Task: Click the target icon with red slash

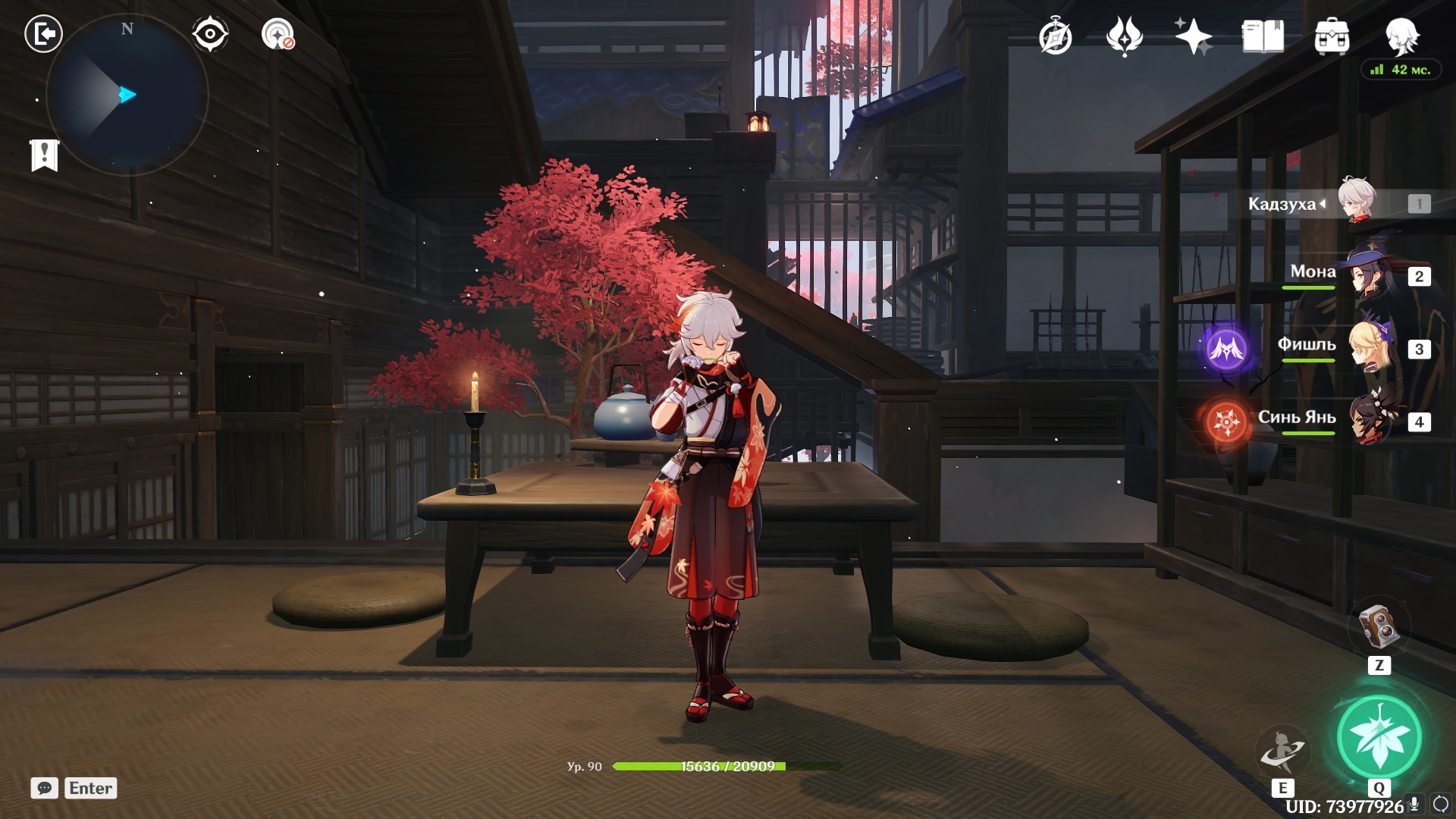Action: [x=278, y=34]
